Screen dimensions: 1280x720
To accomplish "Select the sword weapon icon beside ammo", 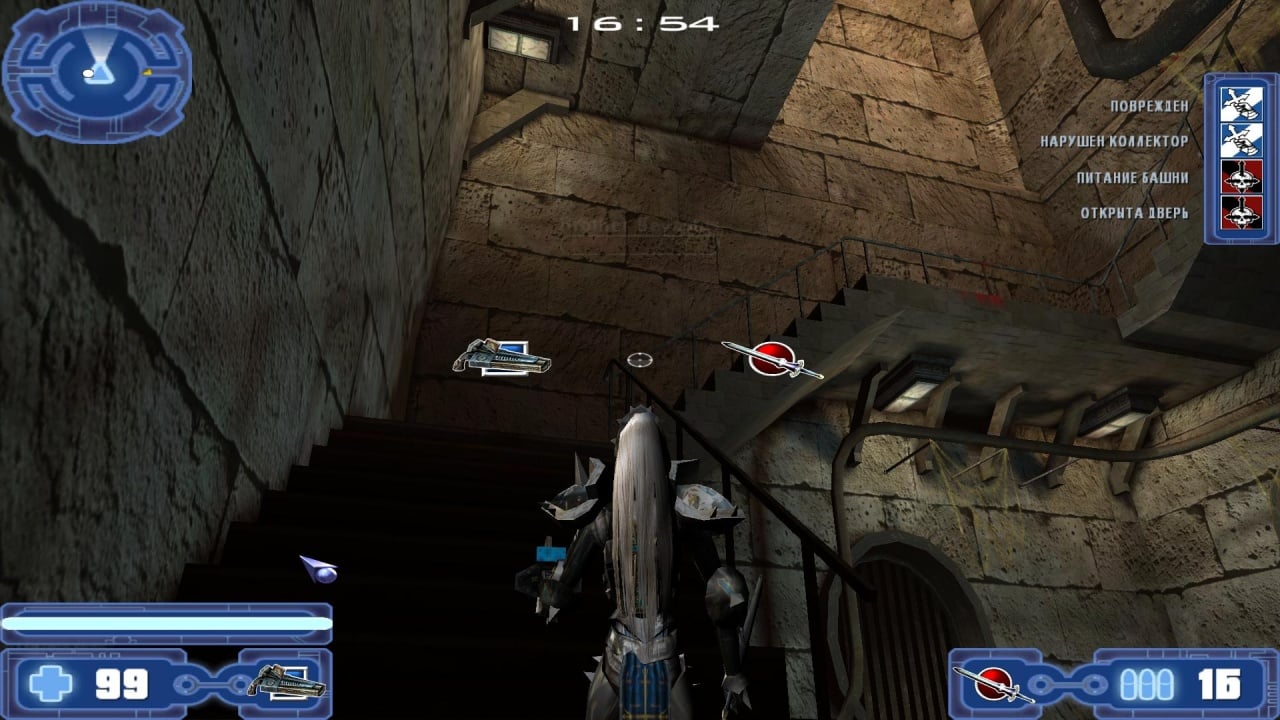I will tap(993, 684).
